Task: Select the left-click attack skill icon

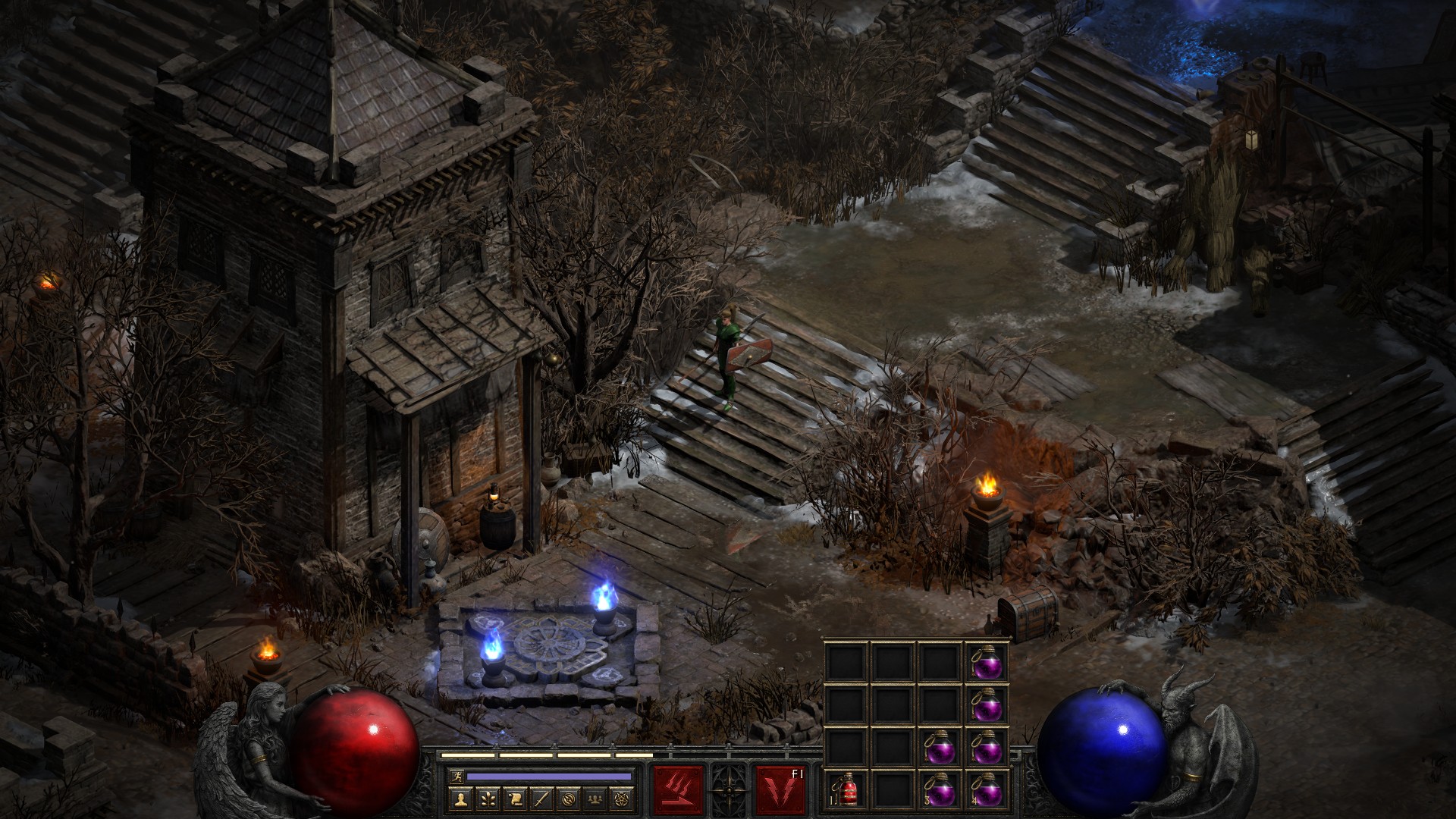Action: pyautogui.click(x=678, y=790)
